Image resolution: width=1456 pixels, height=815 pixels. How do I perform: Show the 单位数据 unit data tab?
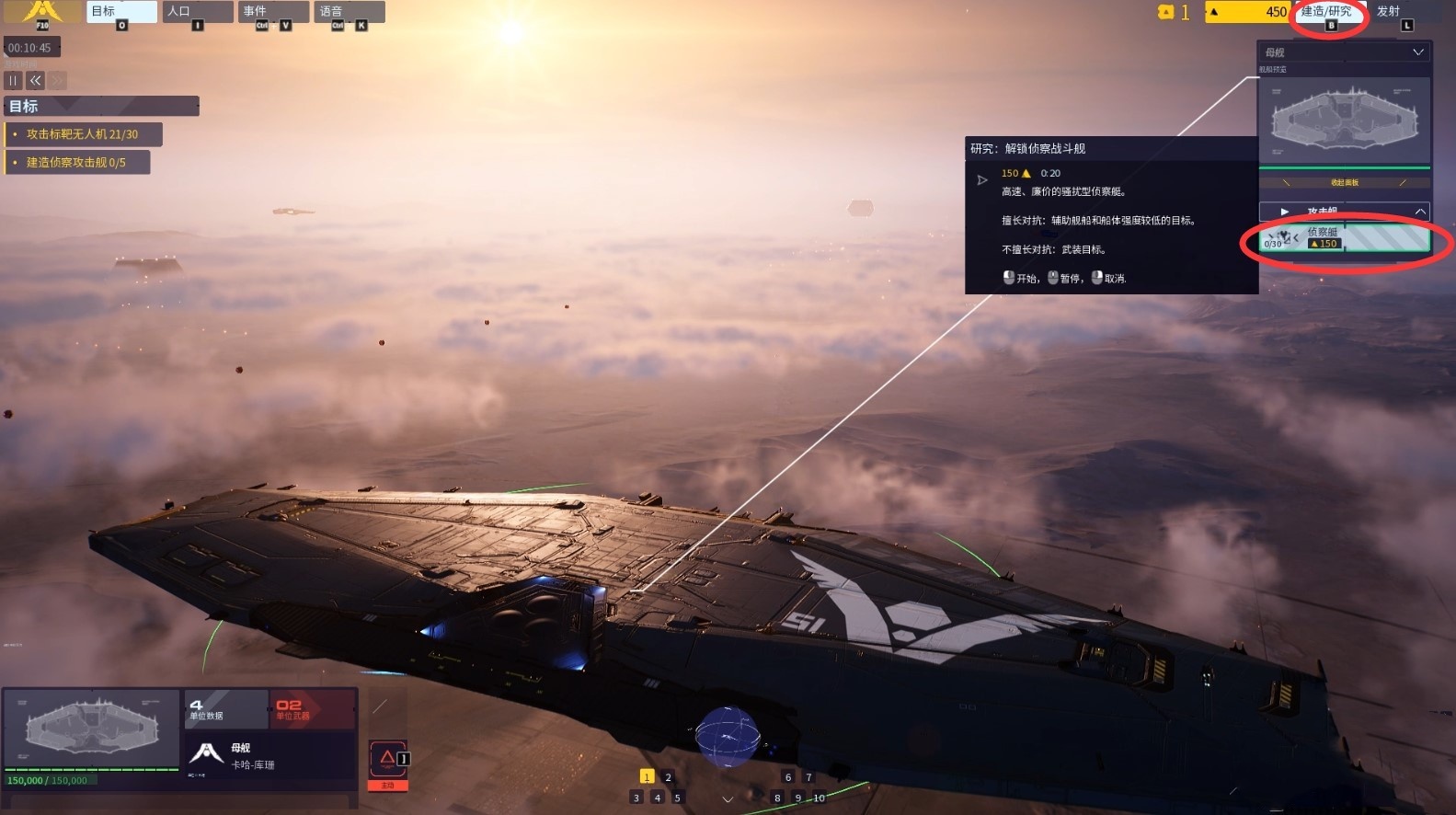point(225,709)
